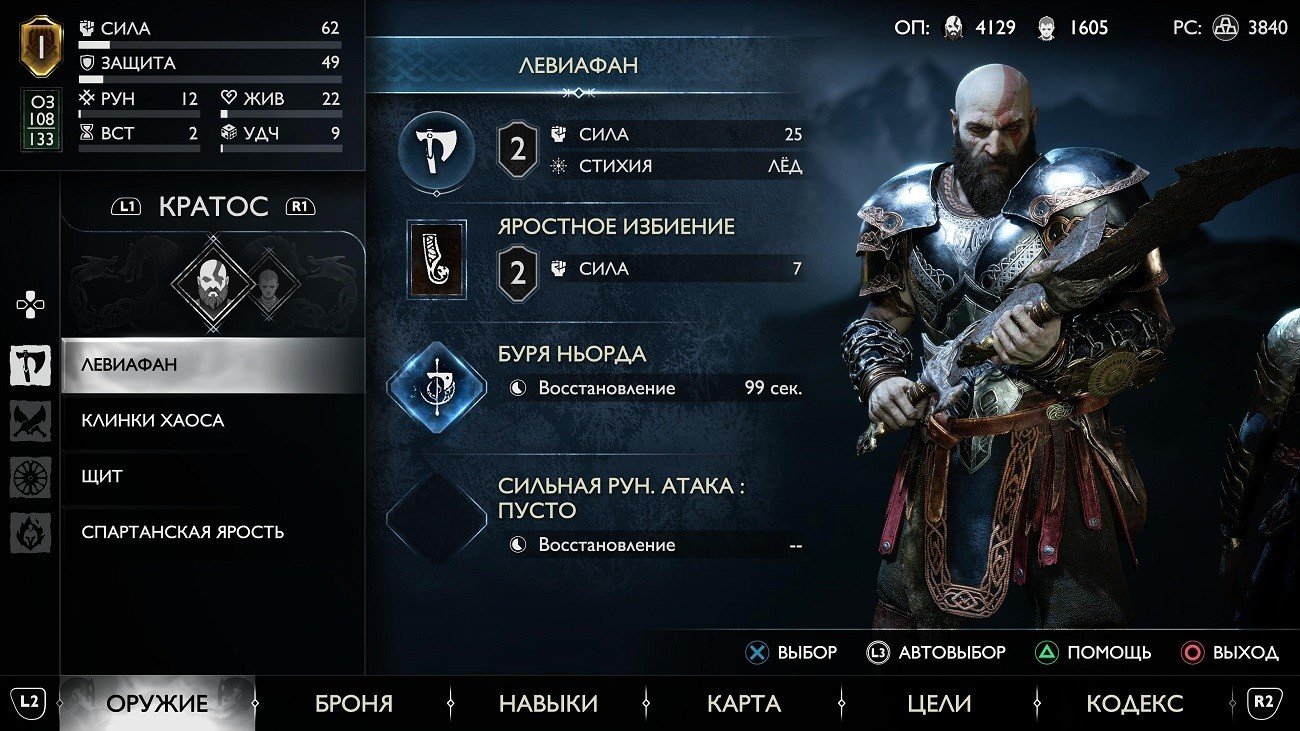Open the Навыки tab
Viewport: 1300px width, 731px height.
(x=548, y=703)
